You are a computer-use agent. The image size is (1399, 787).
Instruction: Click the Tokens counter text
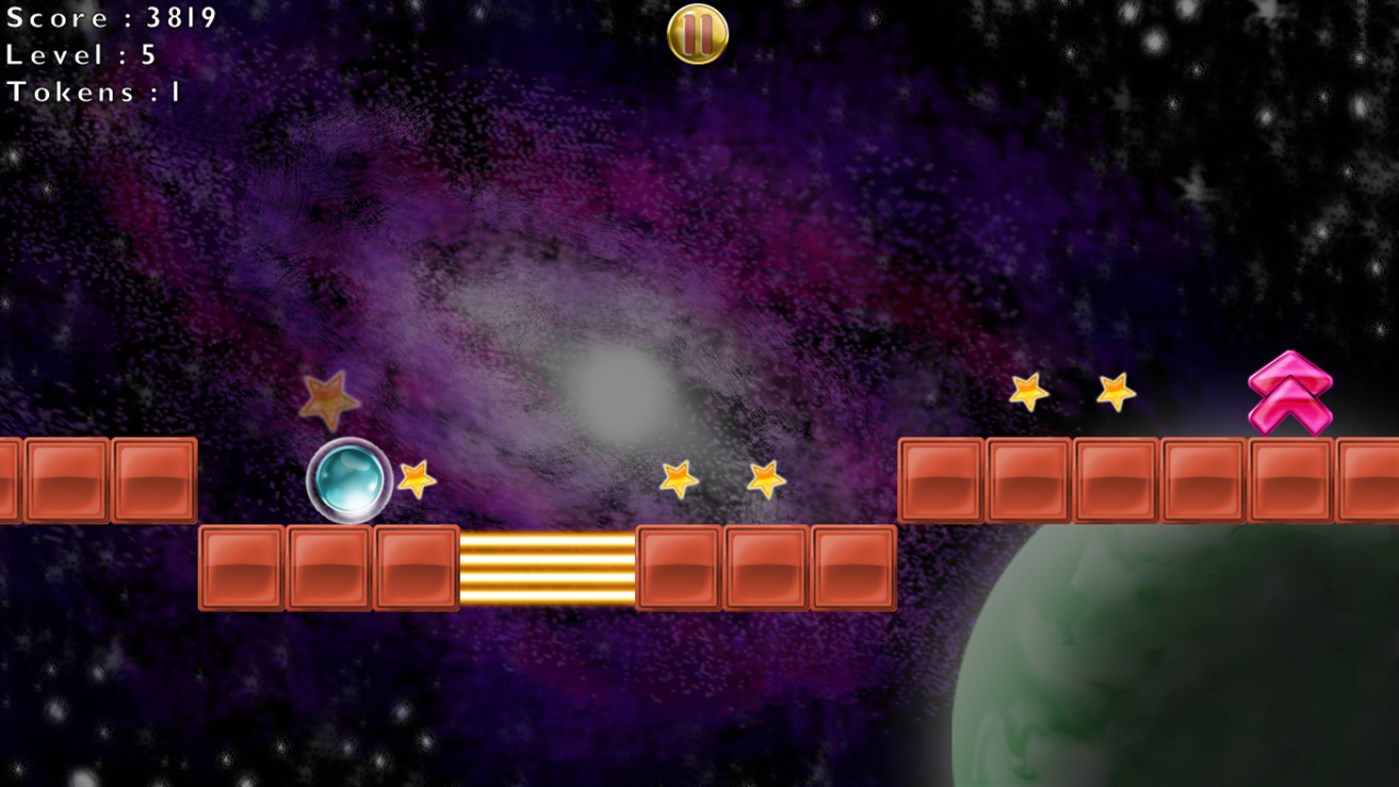pyautogui.click(x=95, y=92)
